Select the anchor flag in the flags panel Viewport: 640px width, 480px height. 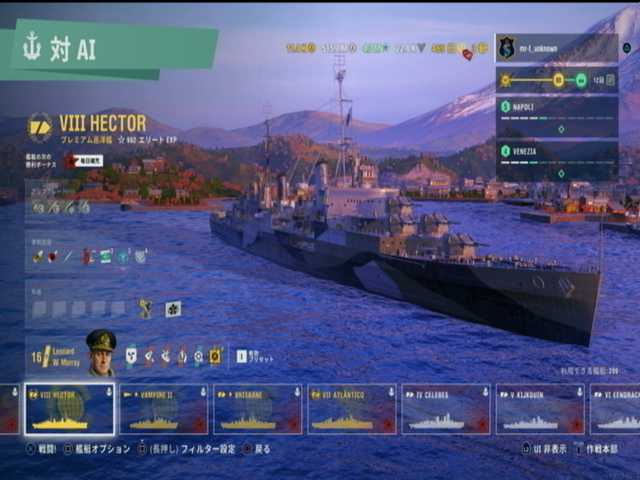click(146, 310)
